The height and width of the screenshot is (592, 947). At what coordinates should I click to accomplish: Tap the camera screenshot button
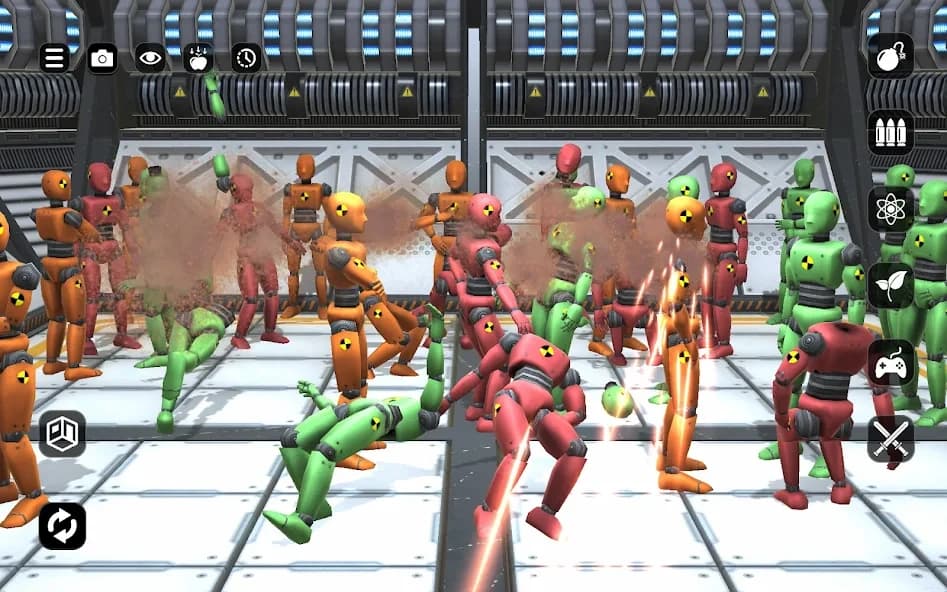point(102,57)
